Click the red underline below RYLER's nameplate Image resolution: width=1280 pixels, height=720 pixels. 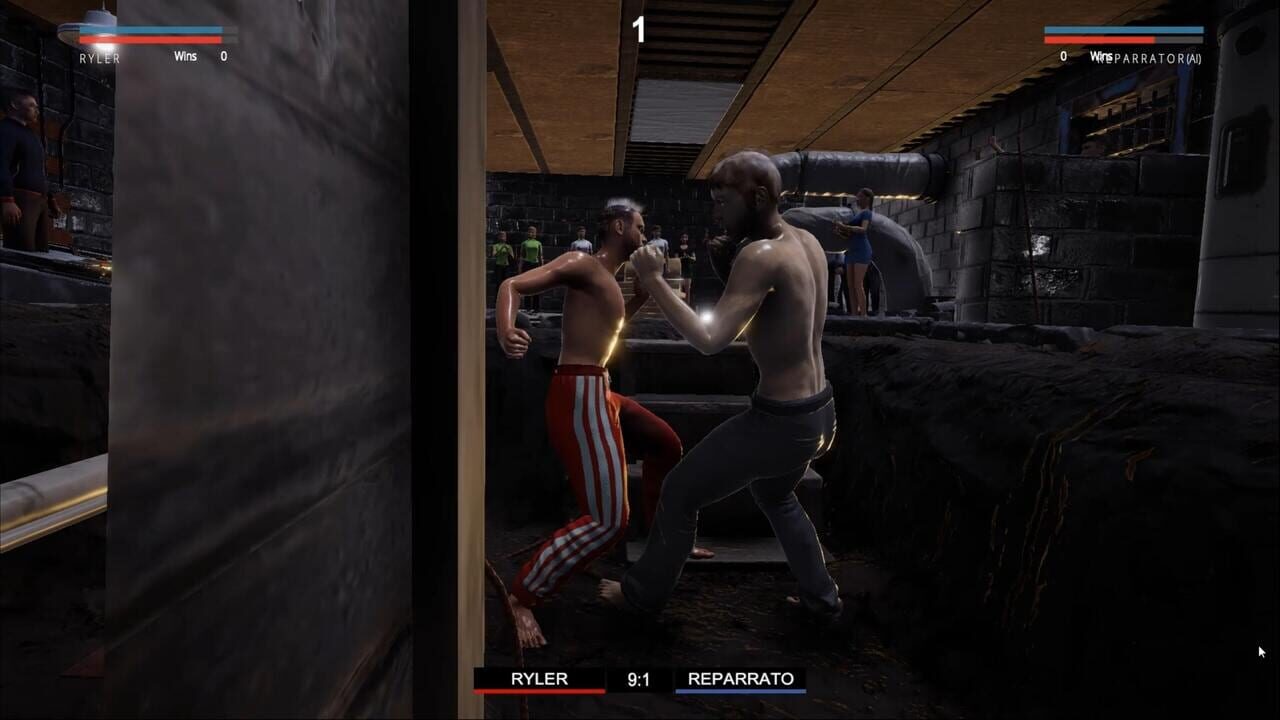540,691
